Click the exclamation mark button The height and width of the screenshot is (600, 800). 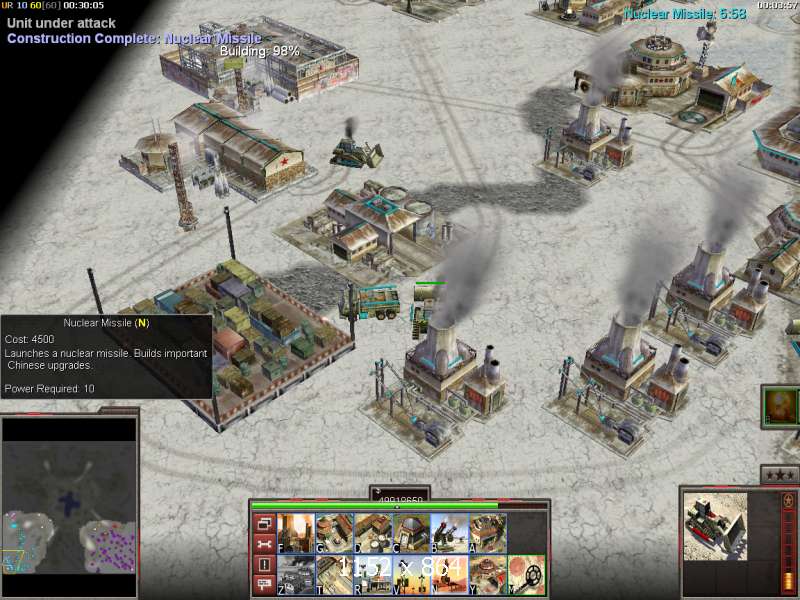point(264,565)
